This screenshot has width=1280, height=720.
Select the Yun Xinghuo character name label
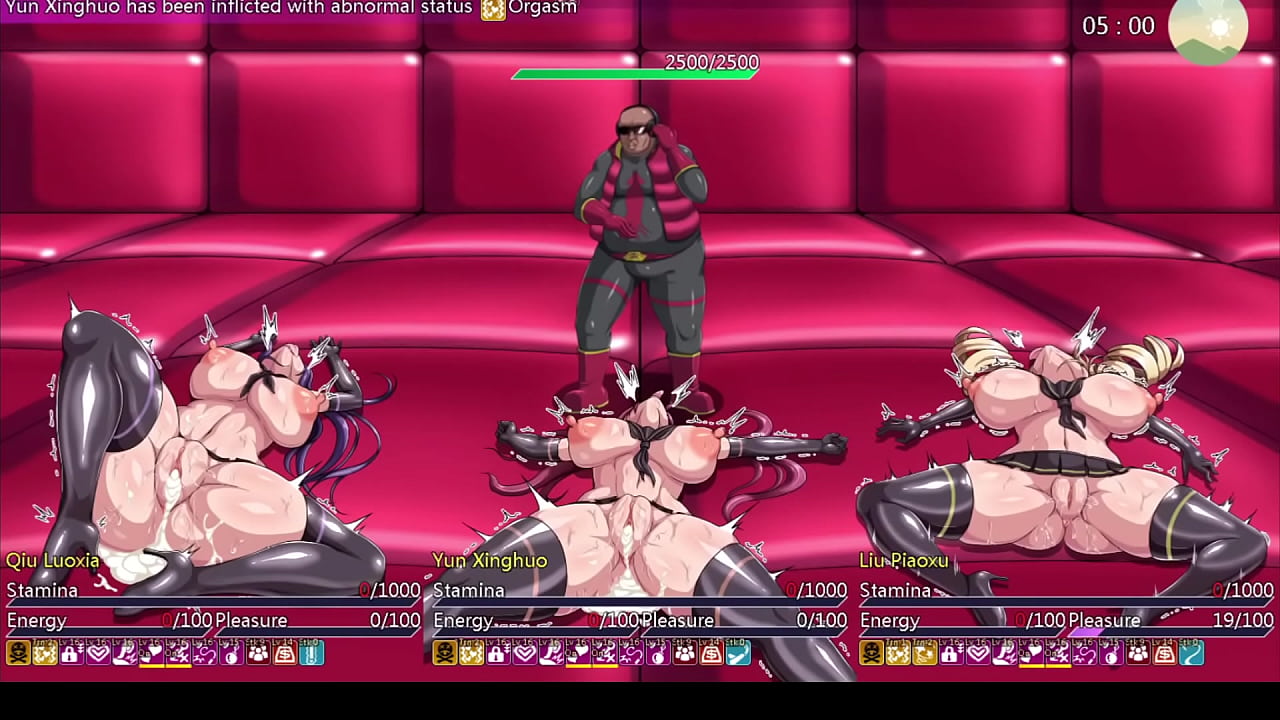tap(490, 560)
